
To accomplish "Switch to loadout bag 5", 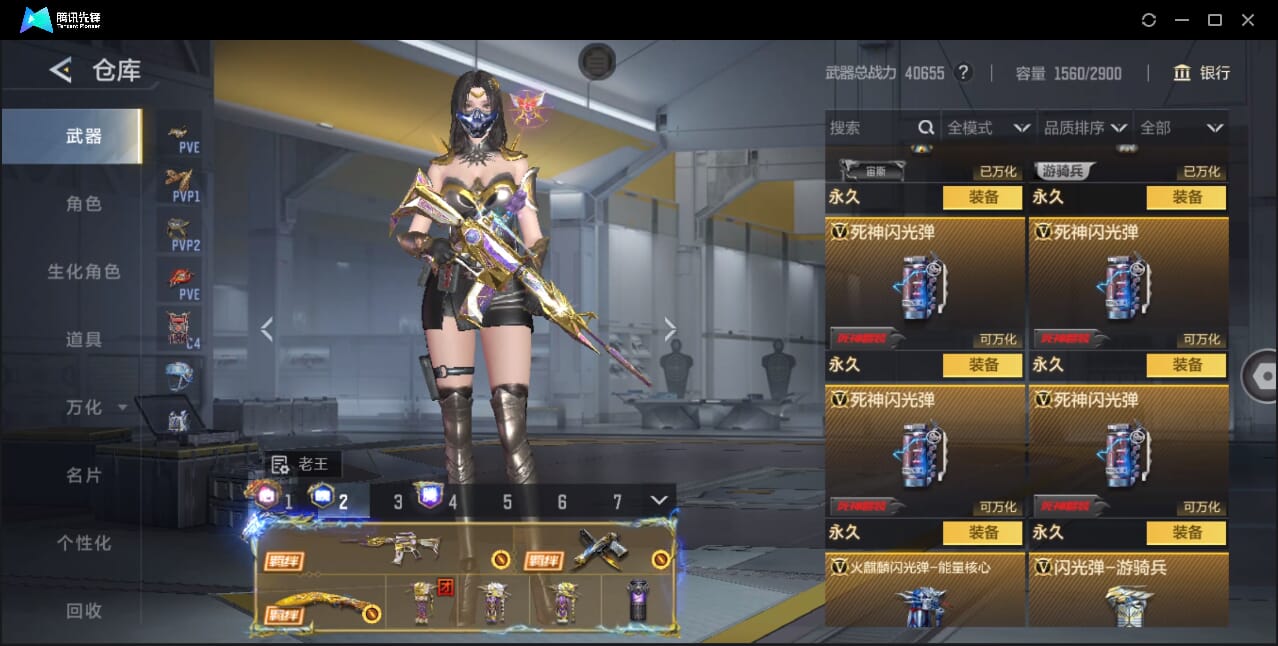I will click(507, 502).
